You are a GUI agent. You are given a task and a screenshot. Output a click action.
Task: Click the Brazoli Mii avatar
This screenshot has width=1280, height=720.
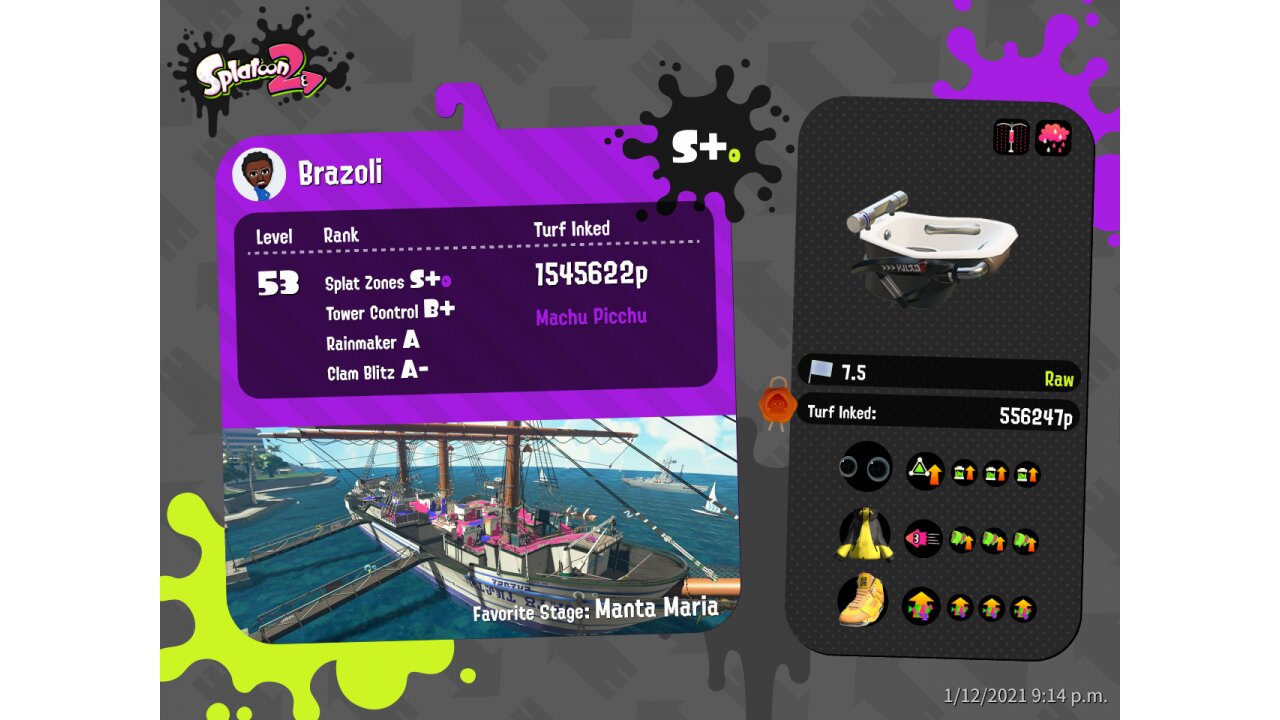pyautogui.click(x=259, y=175)
